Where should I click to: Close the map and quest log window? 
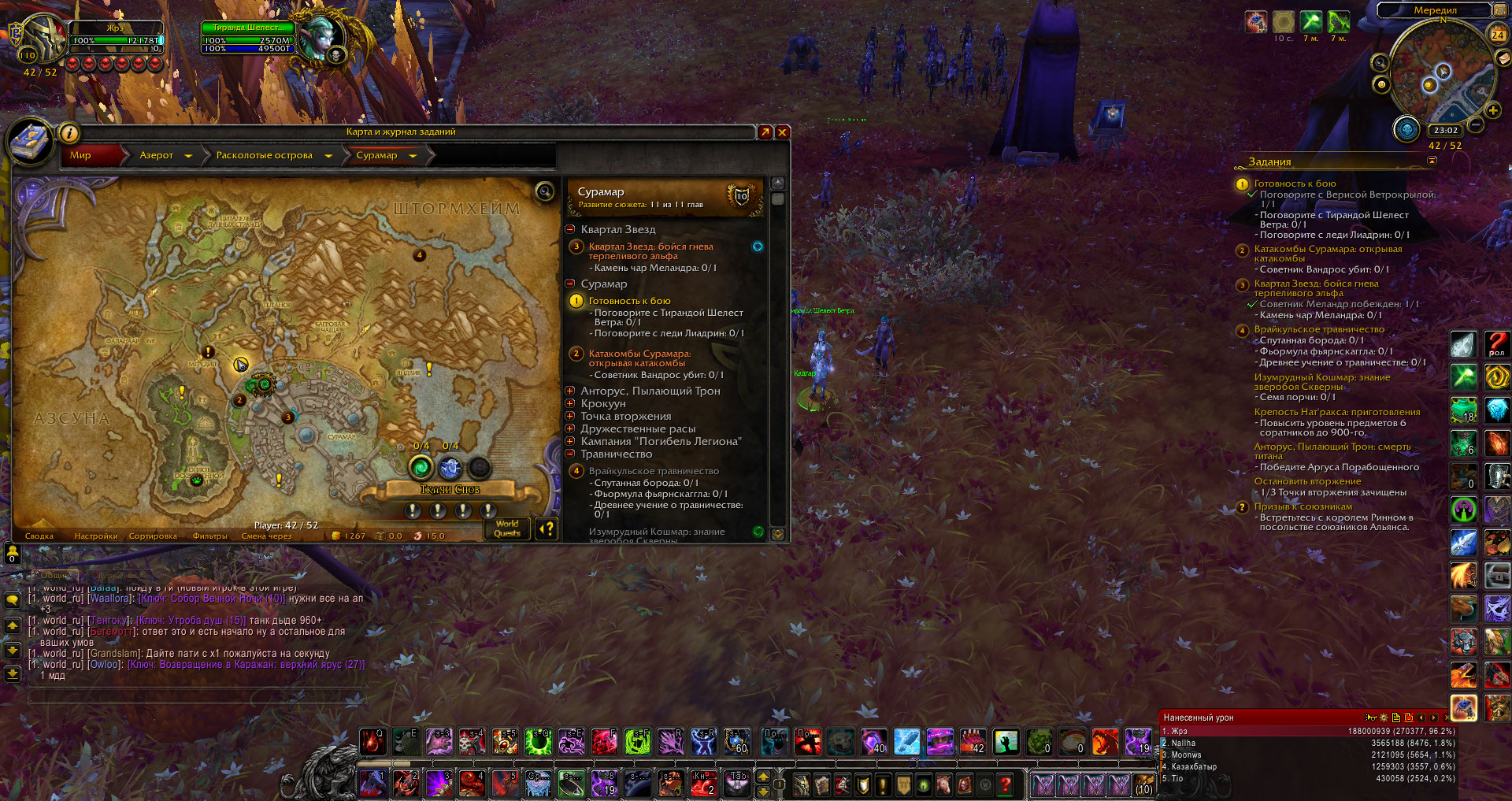pos(782,132)
